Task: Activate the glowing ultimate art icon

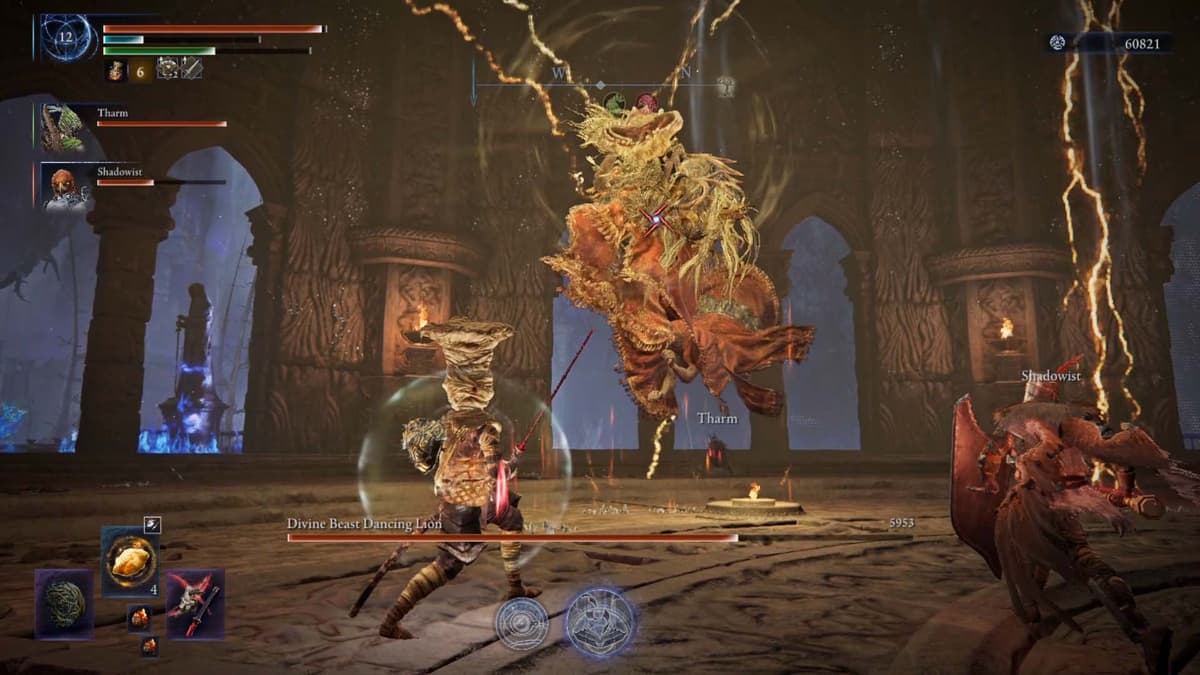Action: 600,620
